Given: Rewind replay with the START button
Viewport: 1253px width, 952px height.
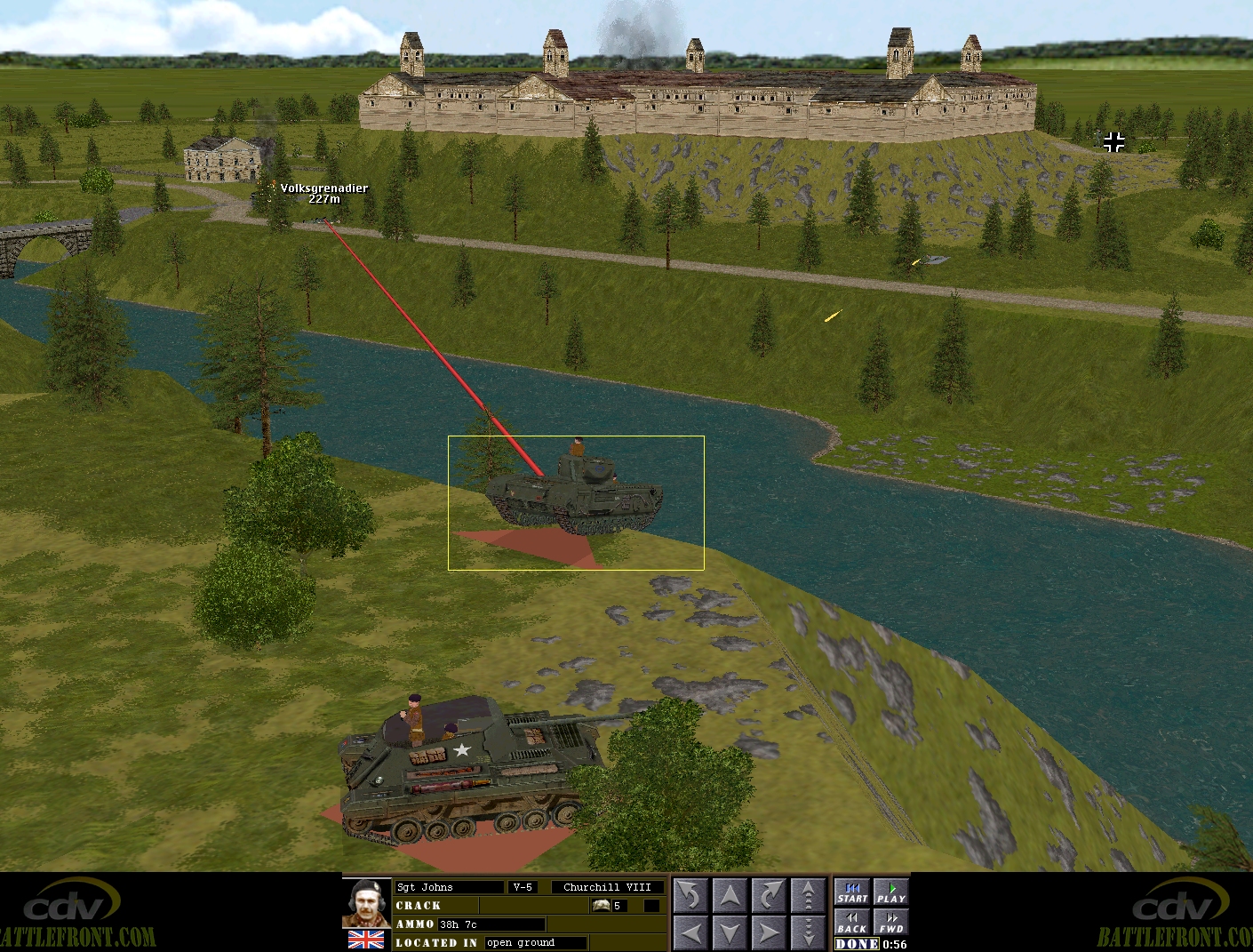Looking at the screenshot, I should [852, 892].
